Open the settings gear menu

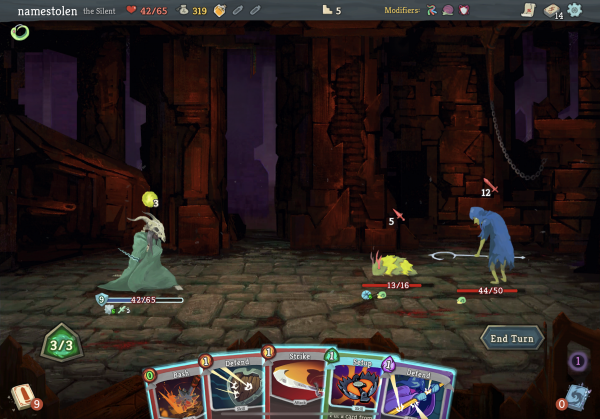575,10
